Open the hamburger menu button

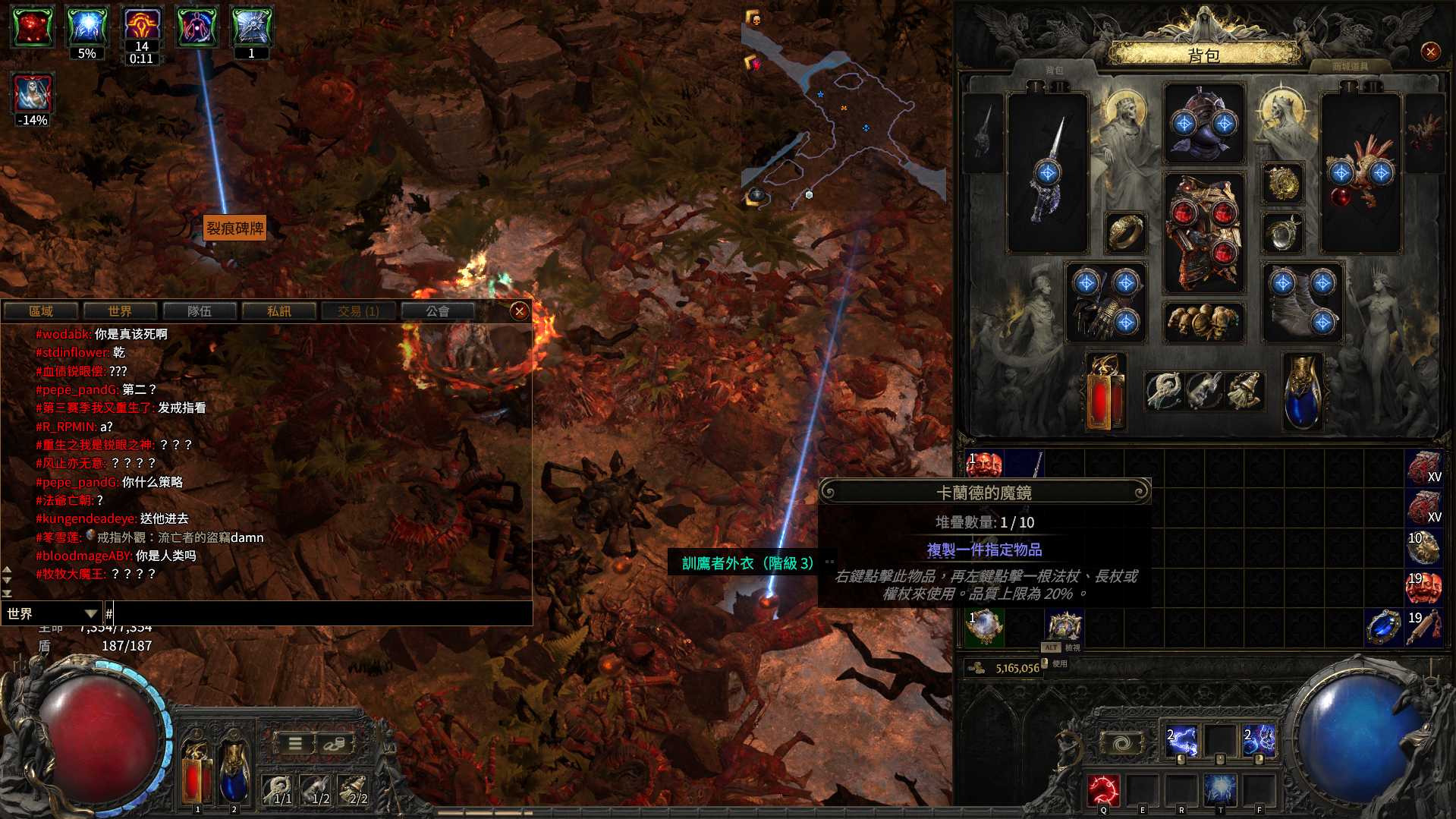coord(294,744)
